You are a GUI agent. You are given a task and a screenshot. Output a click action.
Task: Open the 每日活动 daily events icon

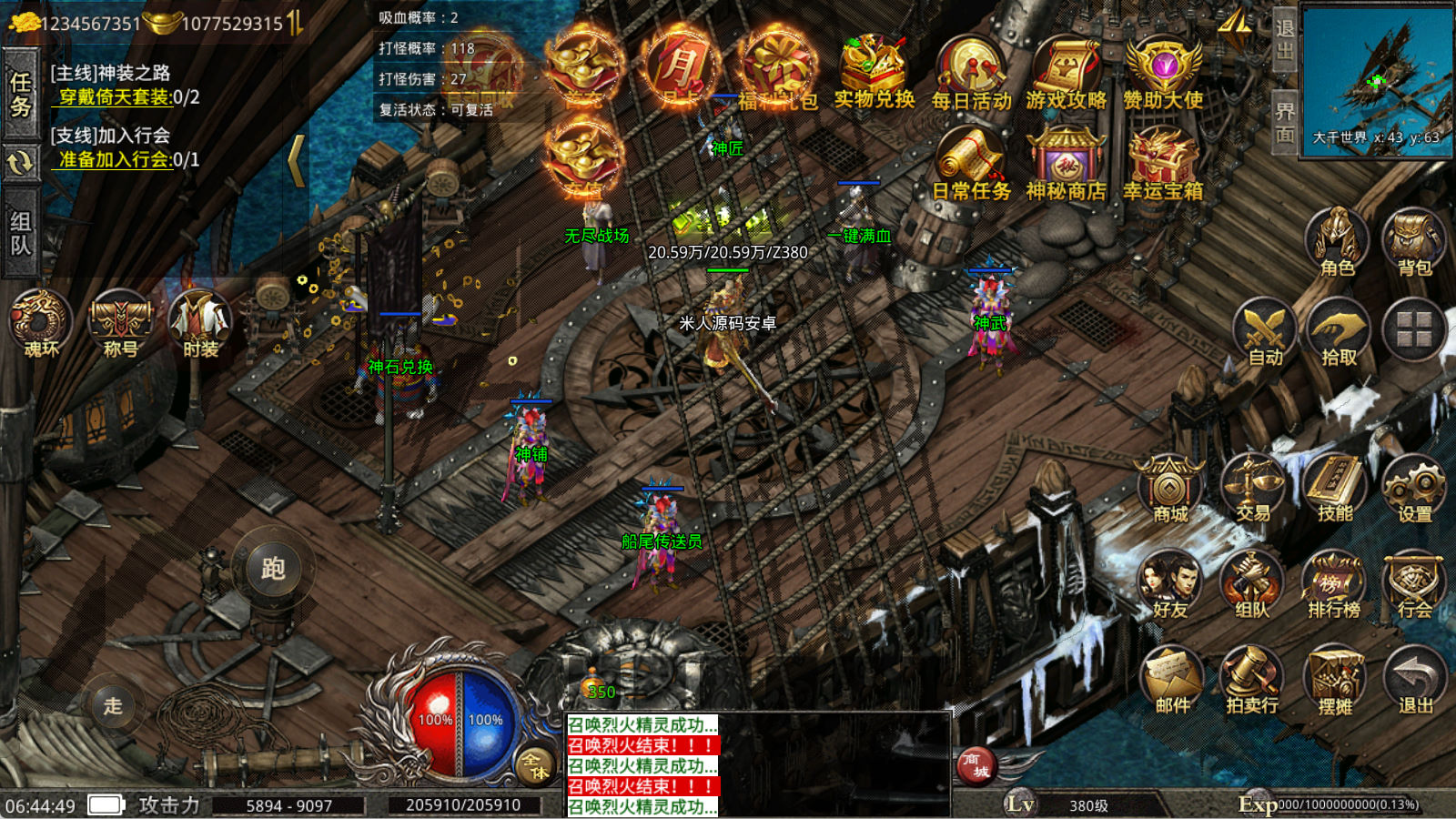tap(971, 71)
